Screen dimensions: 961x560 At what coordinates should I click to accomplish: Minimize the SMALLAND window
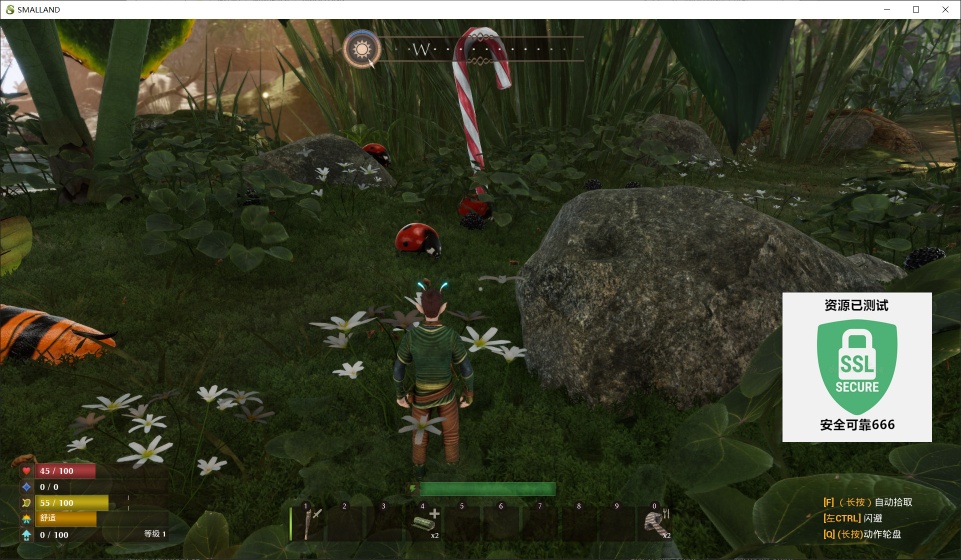pos(886,9)
